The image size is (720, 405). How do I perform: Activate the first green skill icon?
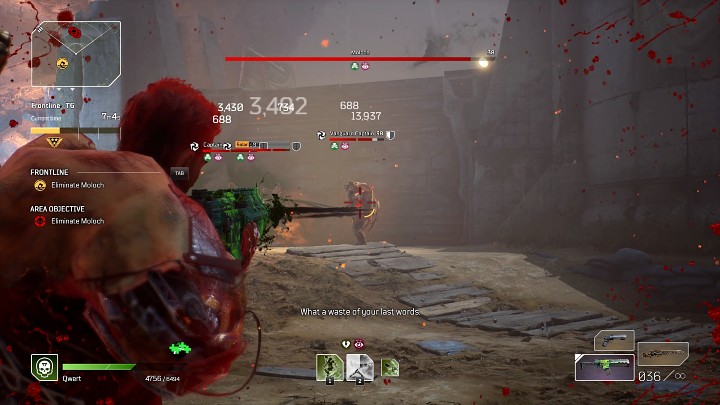point(330,368)
